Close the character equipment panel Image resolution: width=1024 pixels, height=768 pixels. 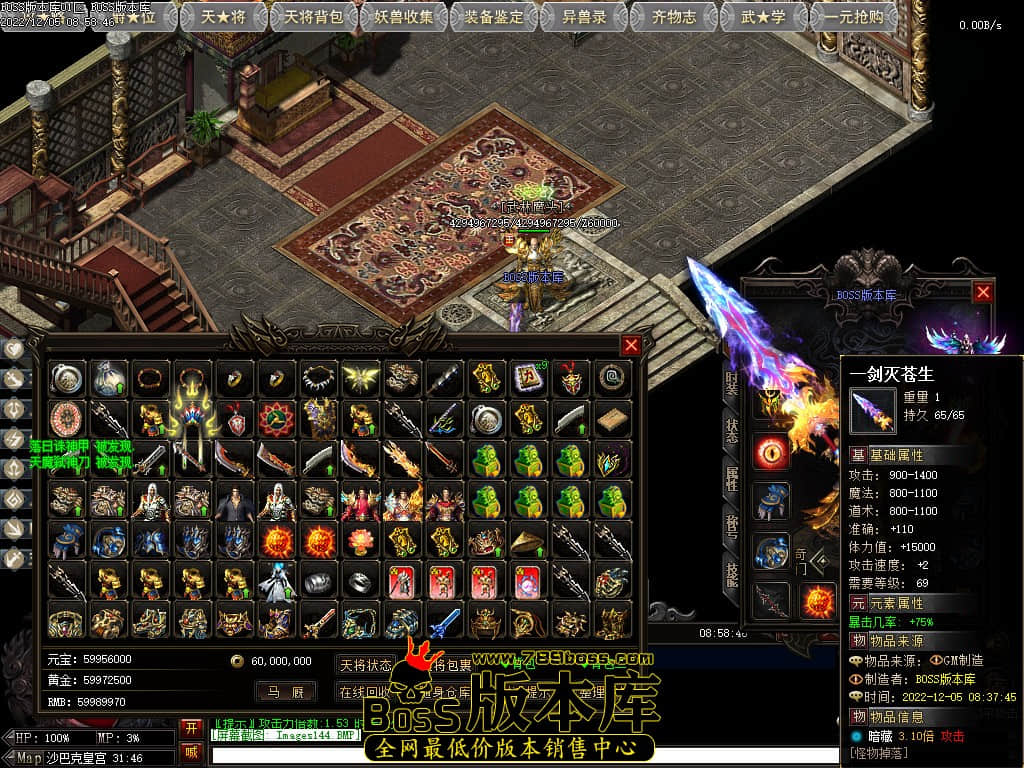click(983, 292)
